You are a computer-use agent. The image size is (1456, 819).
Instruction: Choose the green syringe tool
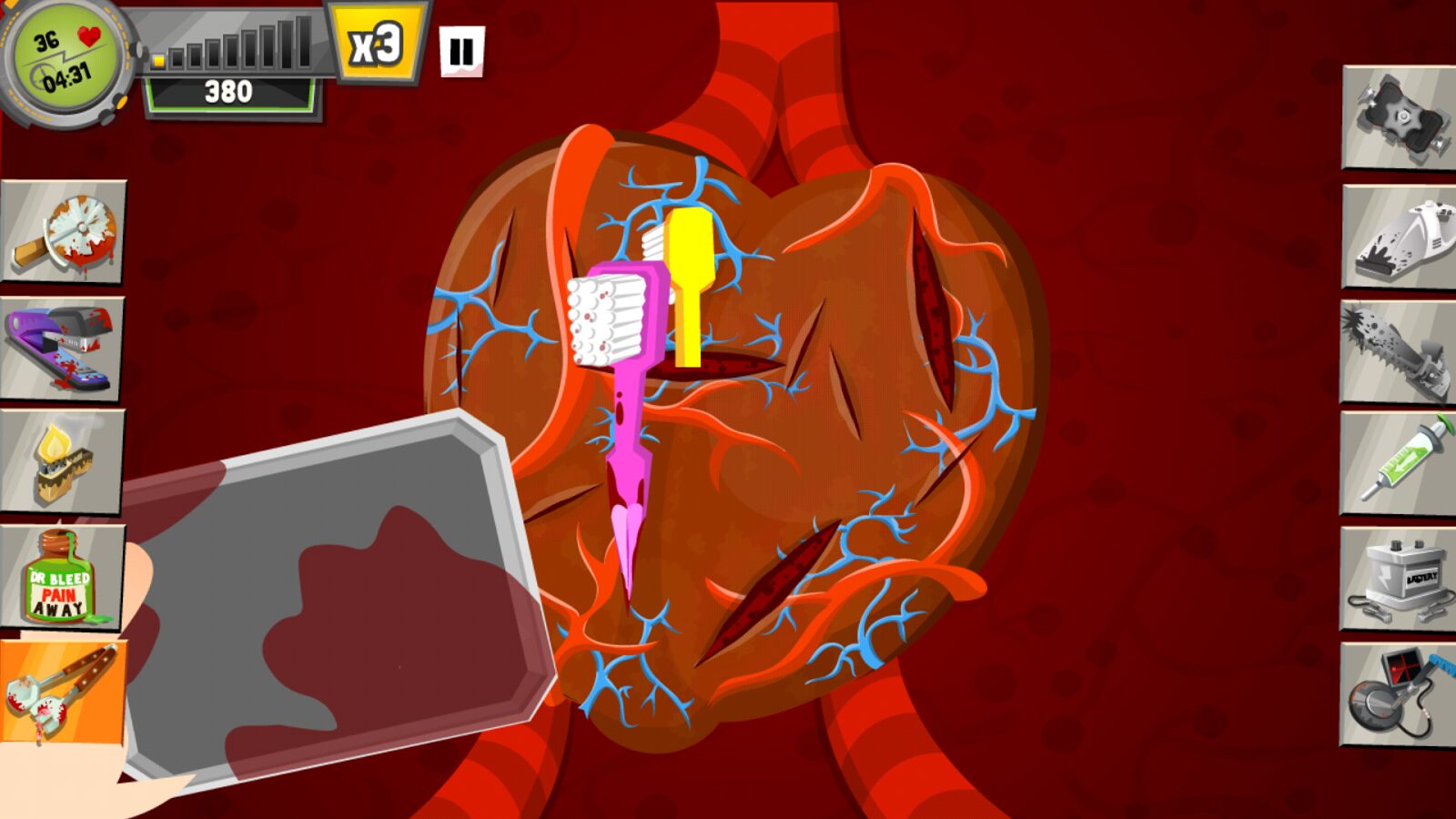click(x=1398, y=464)
